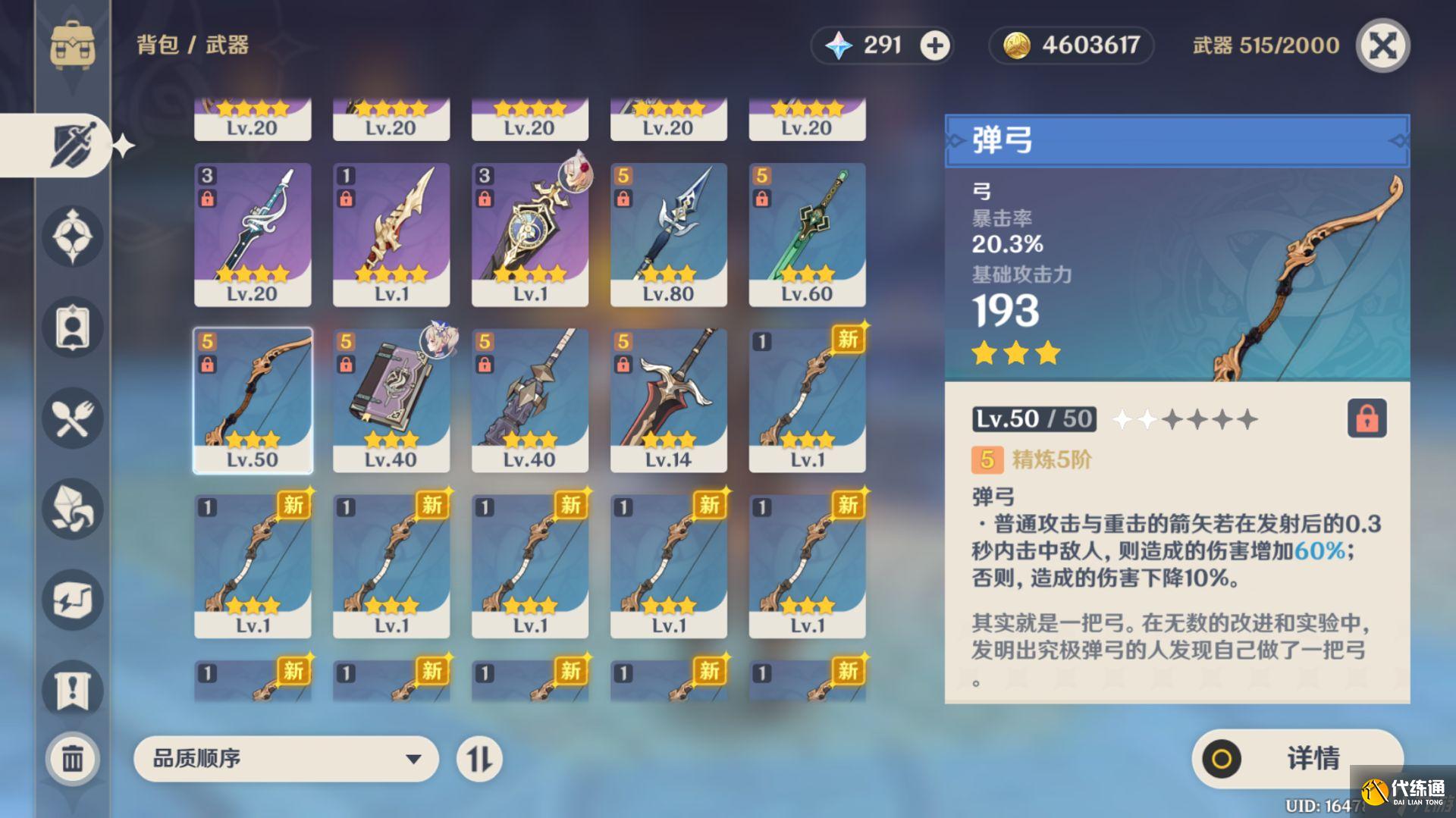Open the gadget category icon in sidebar
Screen dimensions: 1456x818
point(72,600)
